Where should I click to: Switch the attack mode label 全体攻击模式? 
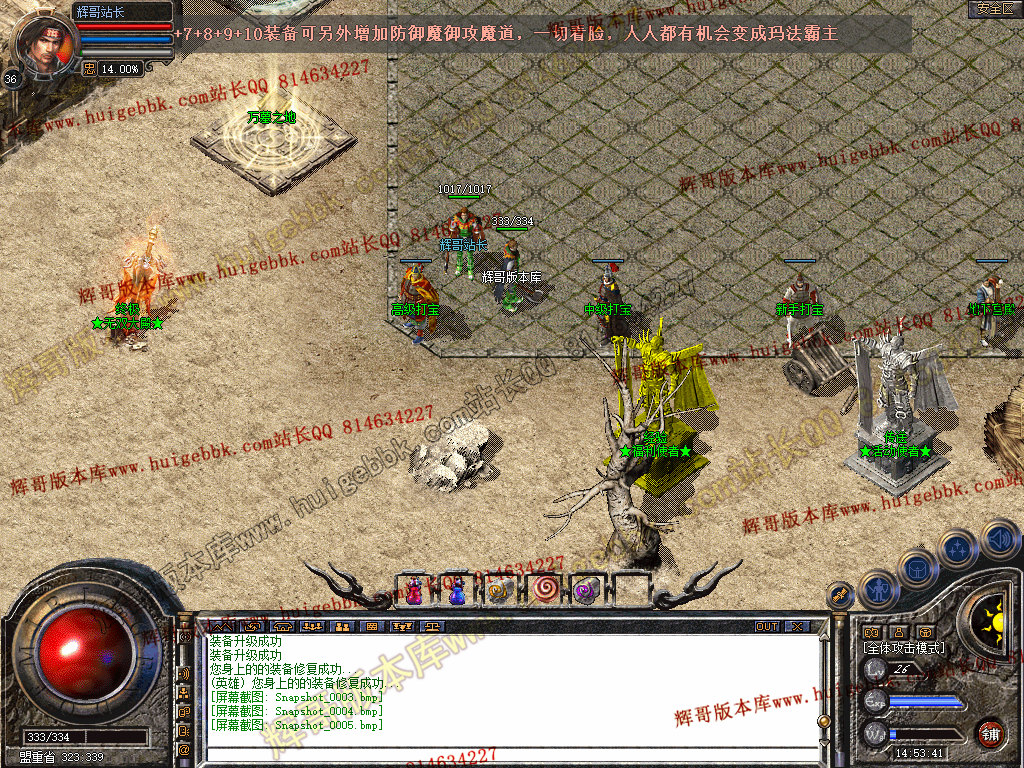904,648
